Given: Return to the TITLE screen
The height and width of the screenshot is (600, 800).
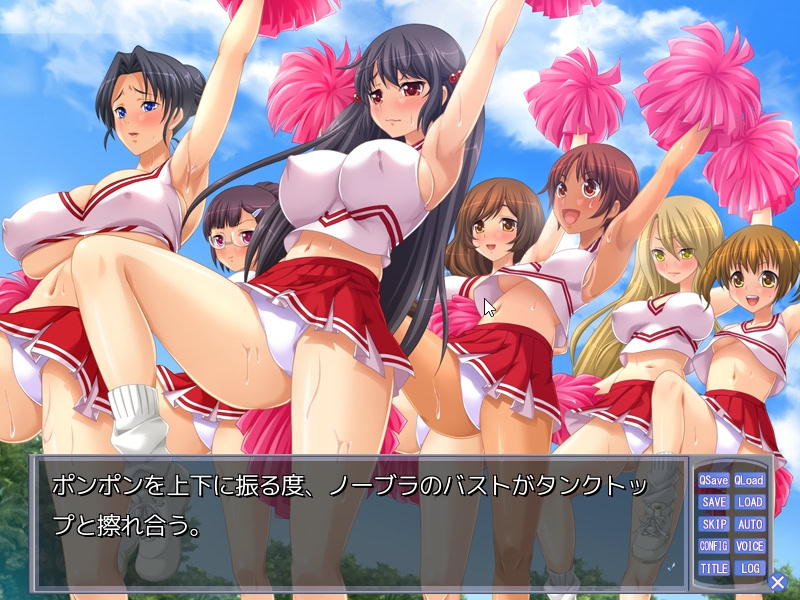Looking at the screenshot, I should 714,569.
